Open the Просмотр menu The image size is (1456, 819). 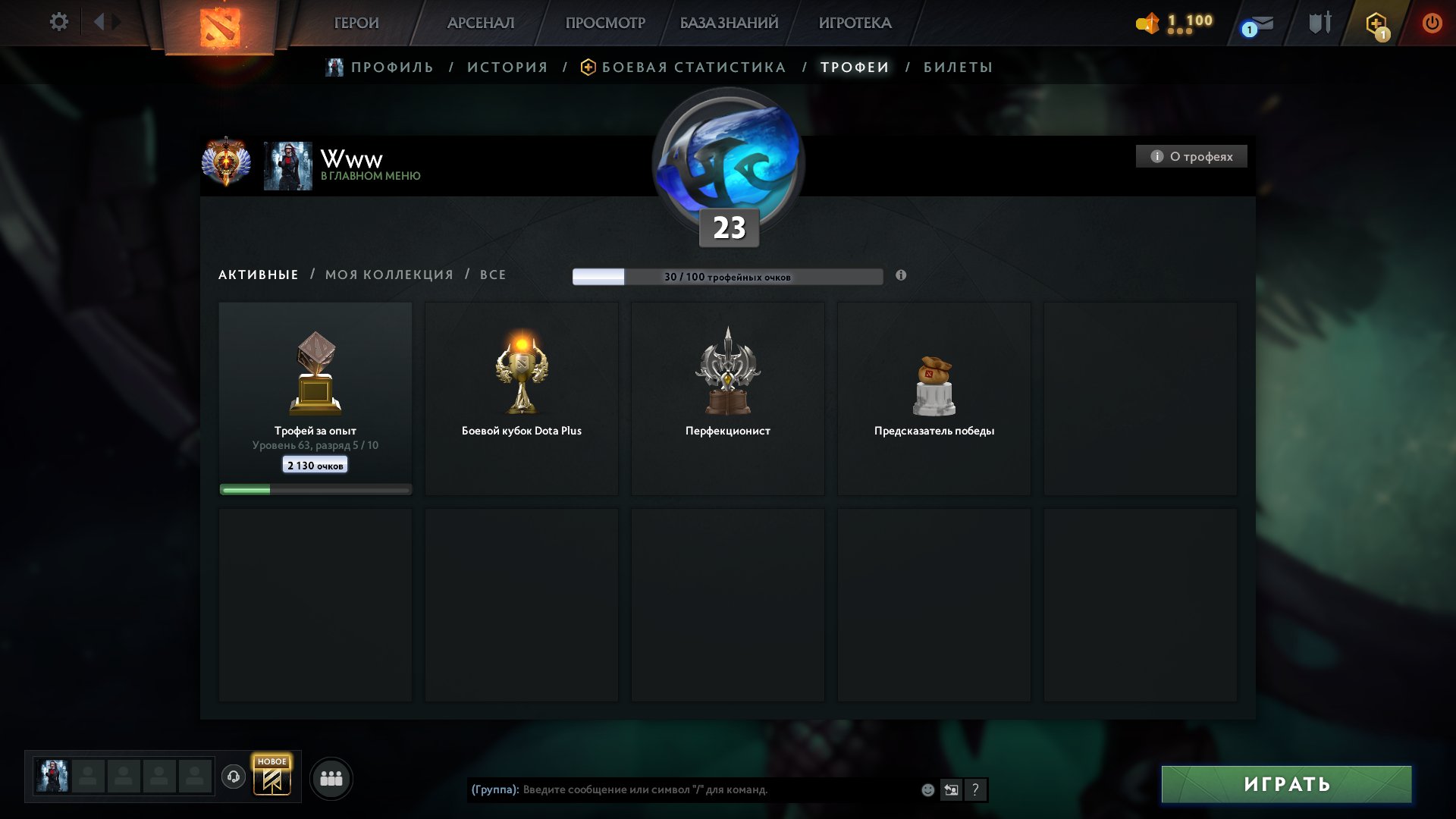(605, 23)
